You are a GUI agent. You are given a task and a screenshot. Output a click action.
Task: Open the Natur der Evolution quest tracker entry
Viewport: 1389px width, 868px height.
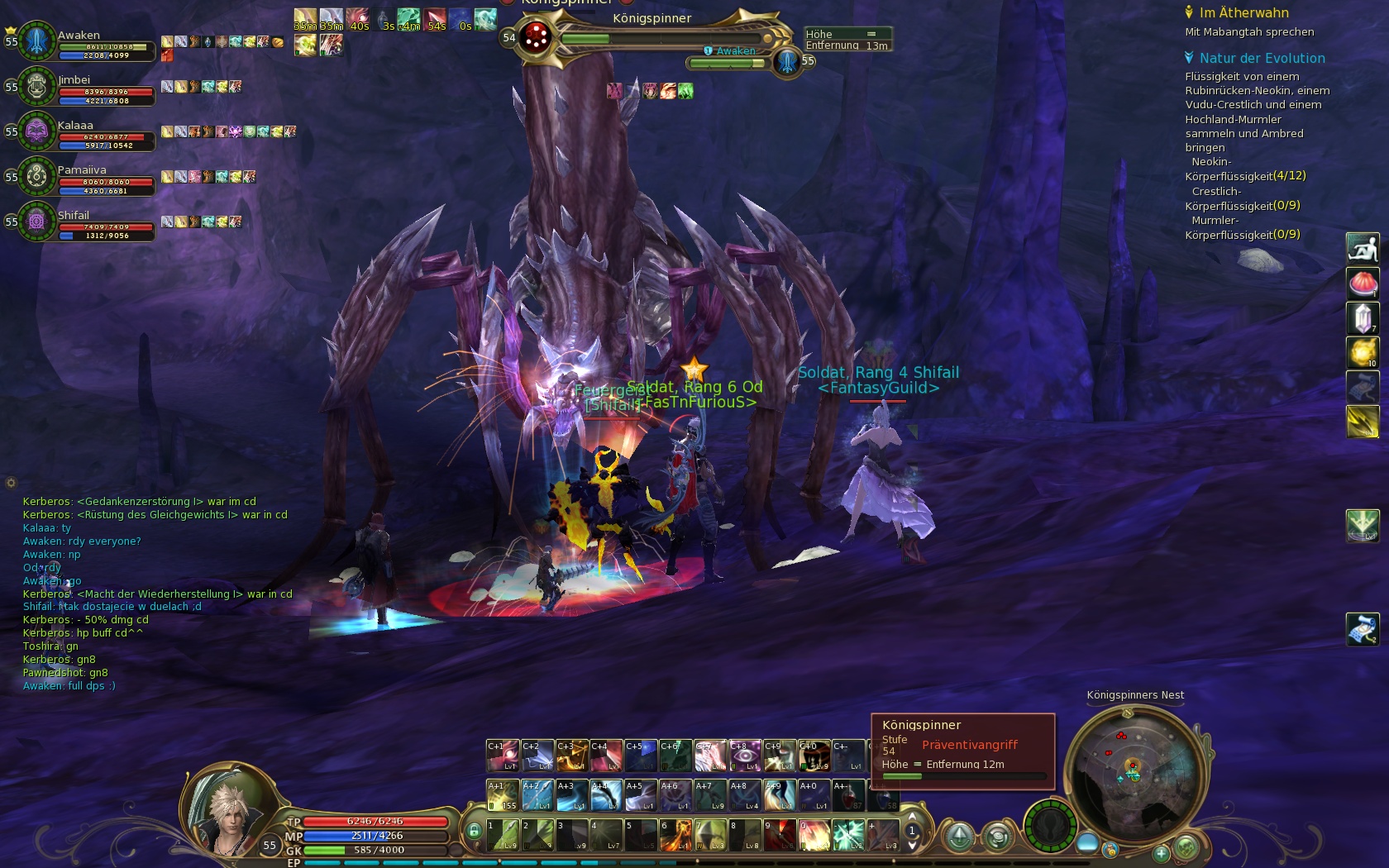pyautogui.click(x=1262, y=59)
